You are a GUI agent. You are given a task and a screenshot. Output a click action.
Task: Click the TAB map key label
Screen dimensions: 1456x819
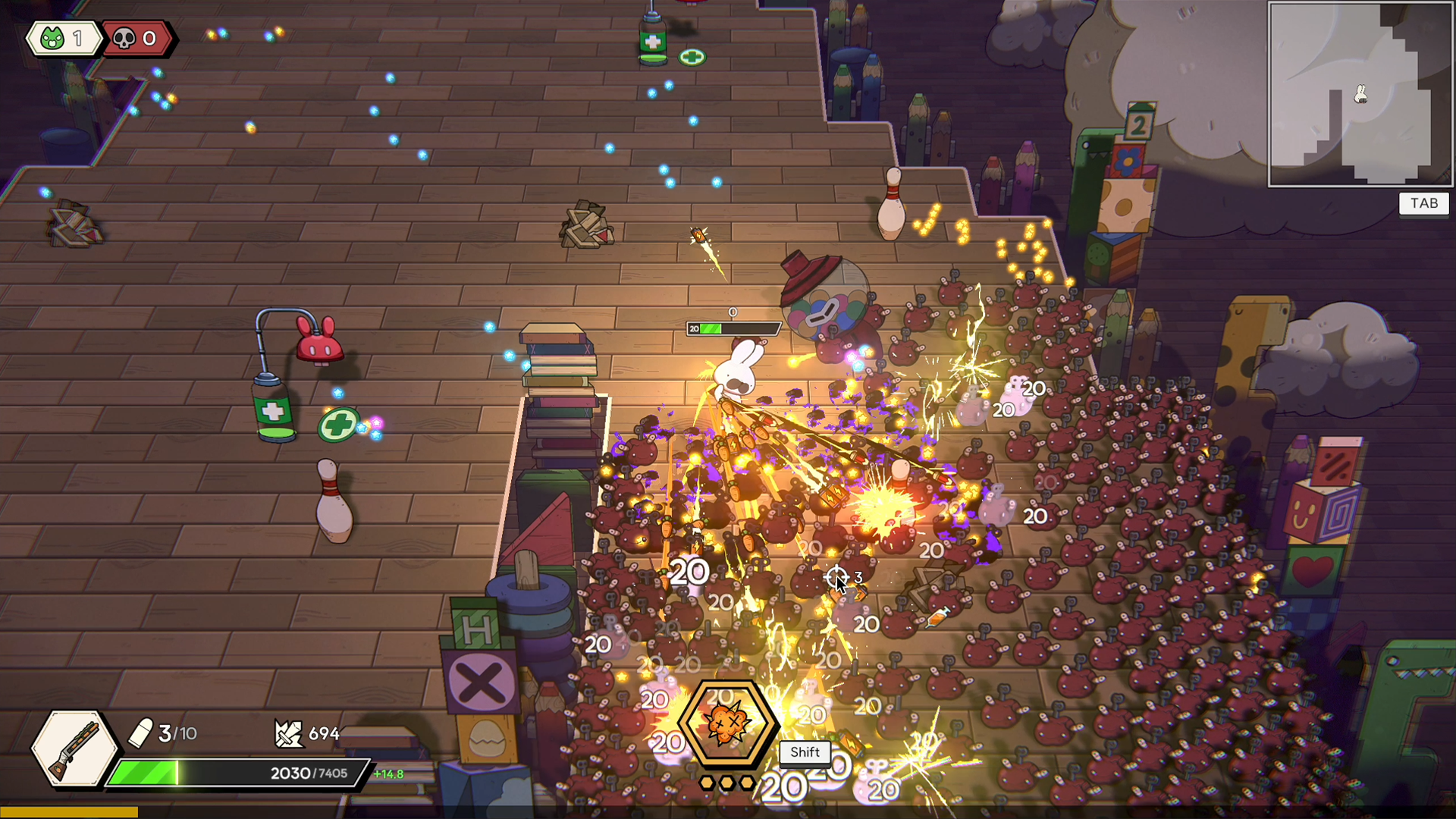click(x=1423, y=203)
